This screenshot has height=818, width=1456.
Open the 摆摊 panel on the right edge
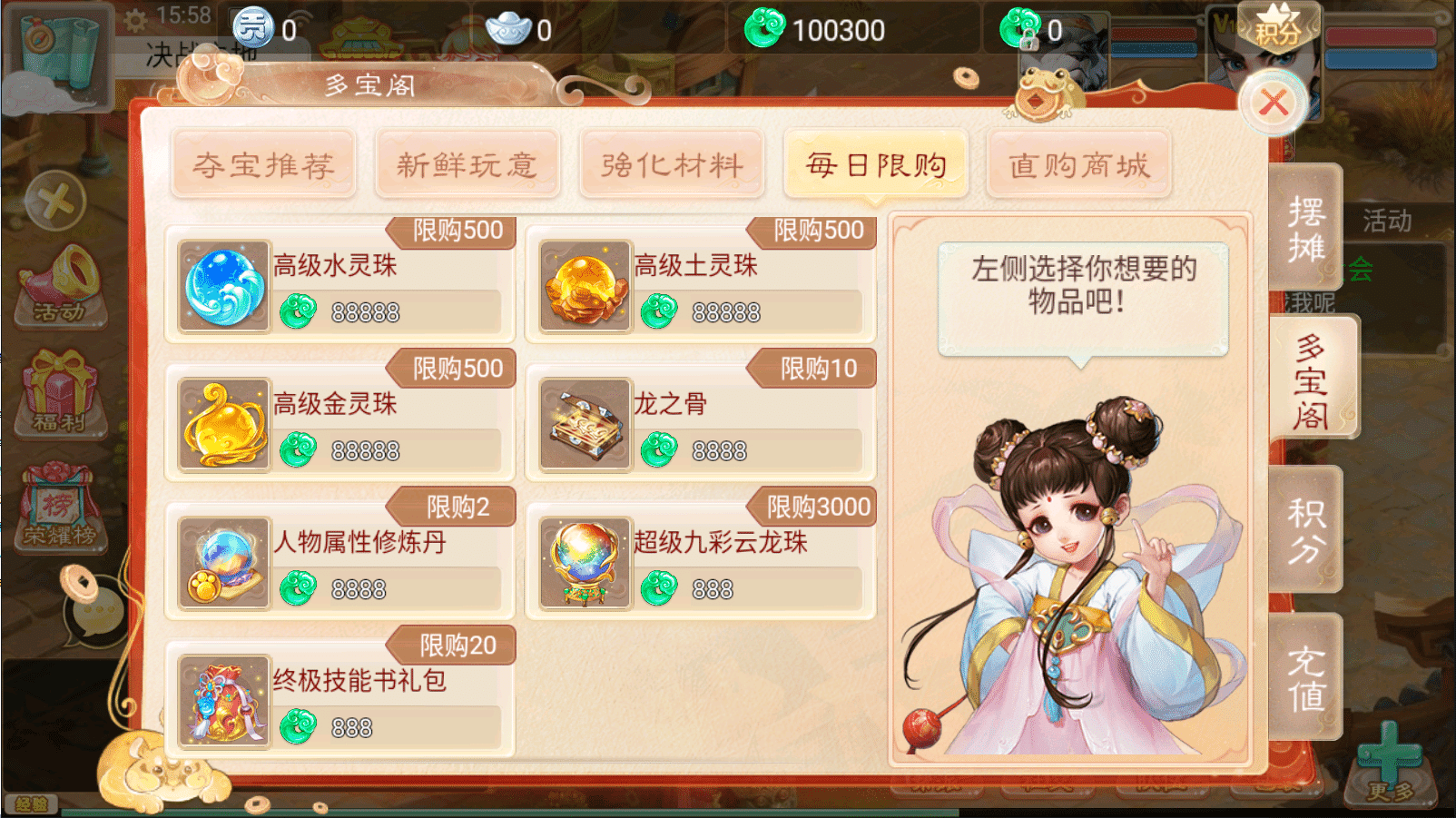tap(1307, 225)
